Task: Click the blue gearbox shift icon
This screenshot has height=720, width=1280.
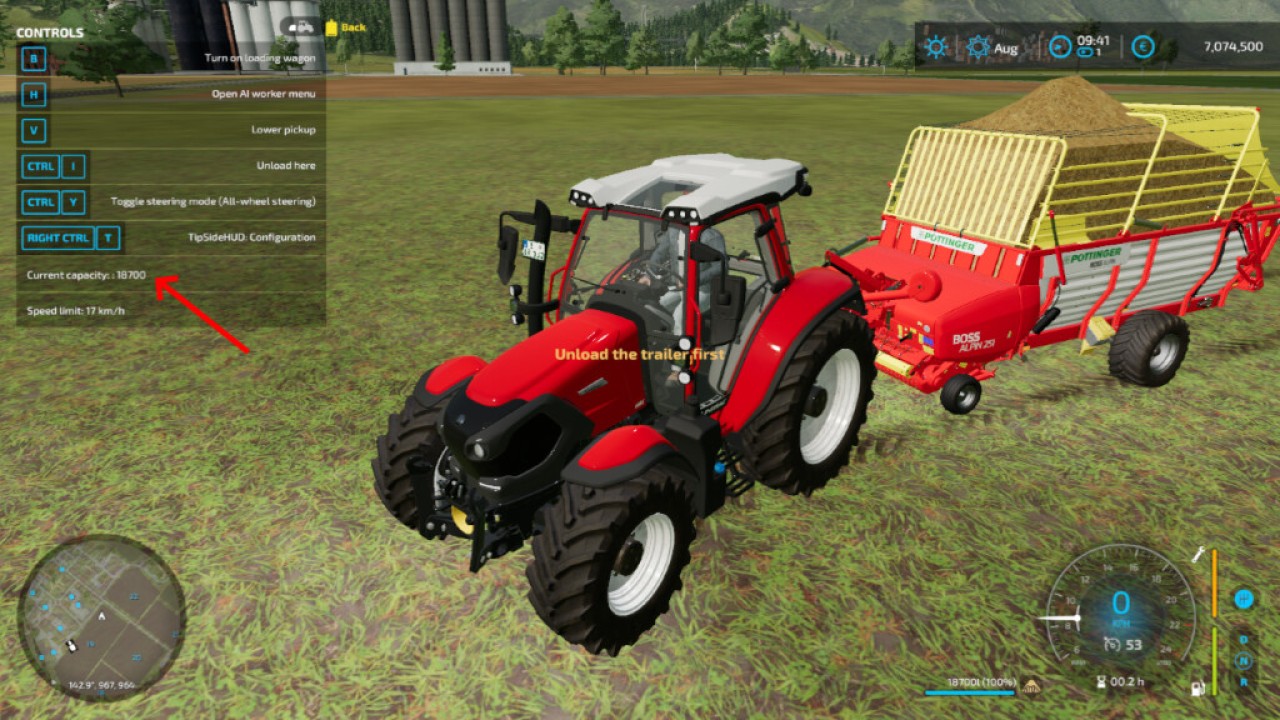Action: pos(1244,598)
